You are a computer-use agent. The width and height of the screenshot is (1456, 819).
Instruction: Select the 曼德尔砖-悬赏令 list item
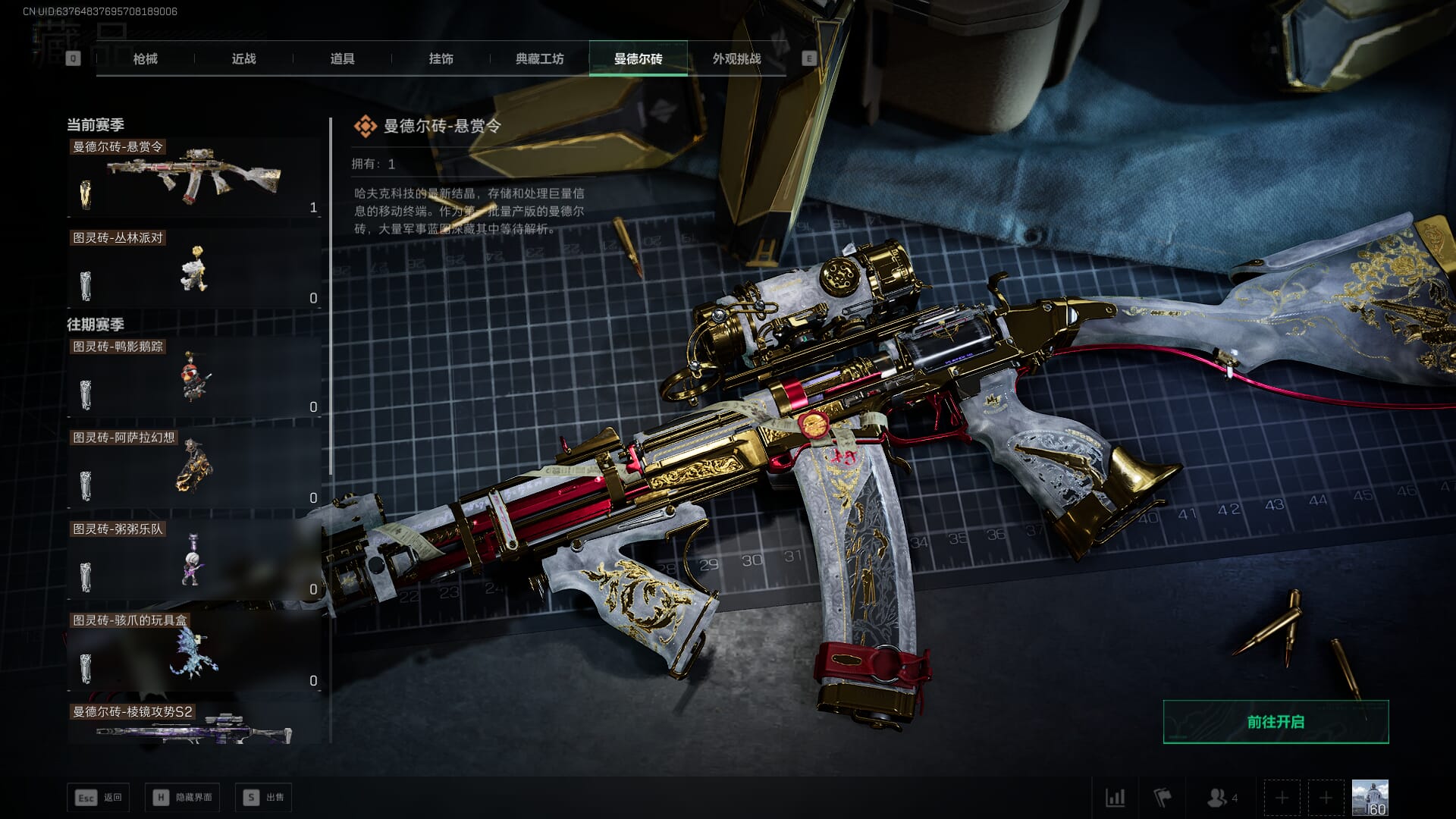(193, 178)
